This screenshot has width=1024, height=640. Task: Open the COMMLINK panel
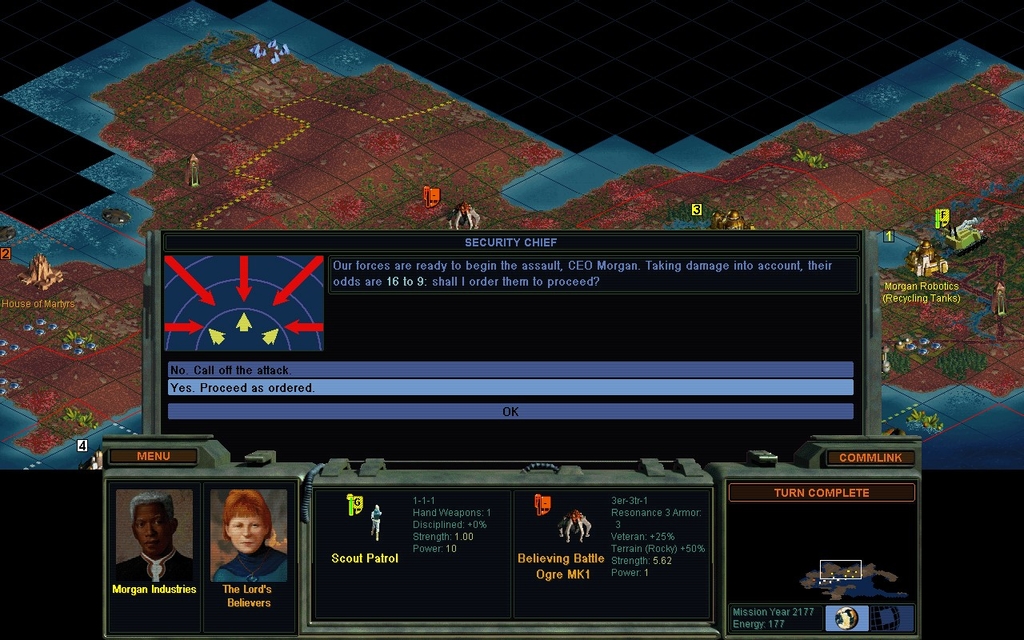(x=870, y=458)
